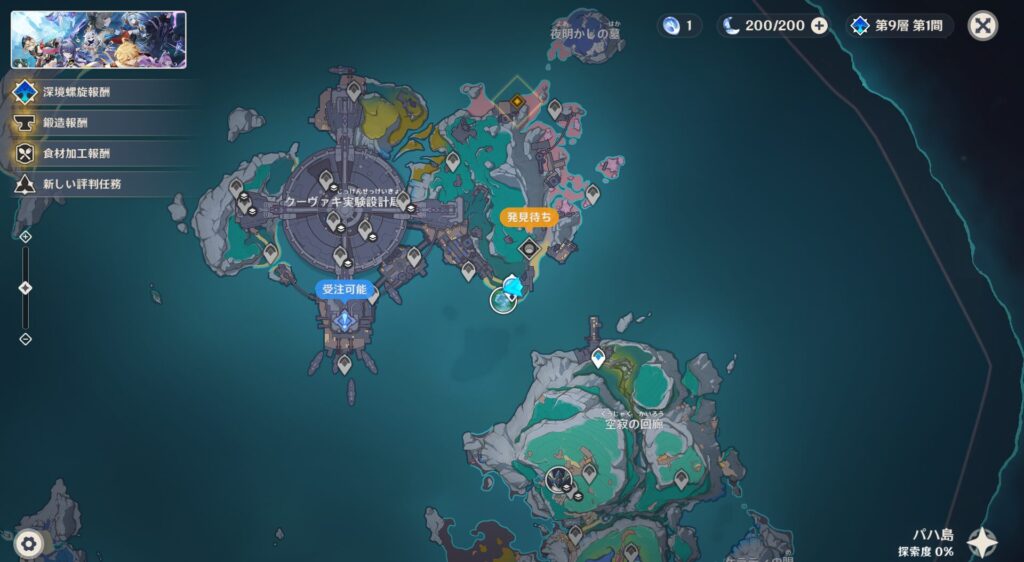Click the orange diamond quest marker
The height and width of the screenshot is (562, 1024).
pos(517,101)
